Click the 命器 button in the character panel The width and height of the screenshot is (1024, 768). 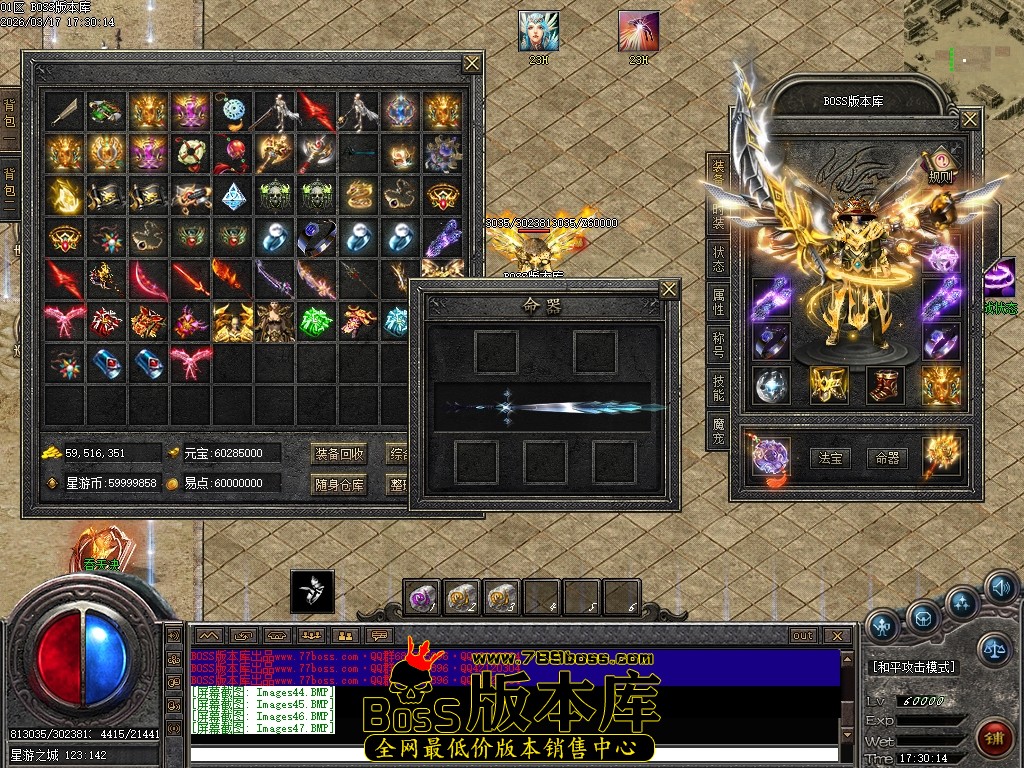click(887, 458)
